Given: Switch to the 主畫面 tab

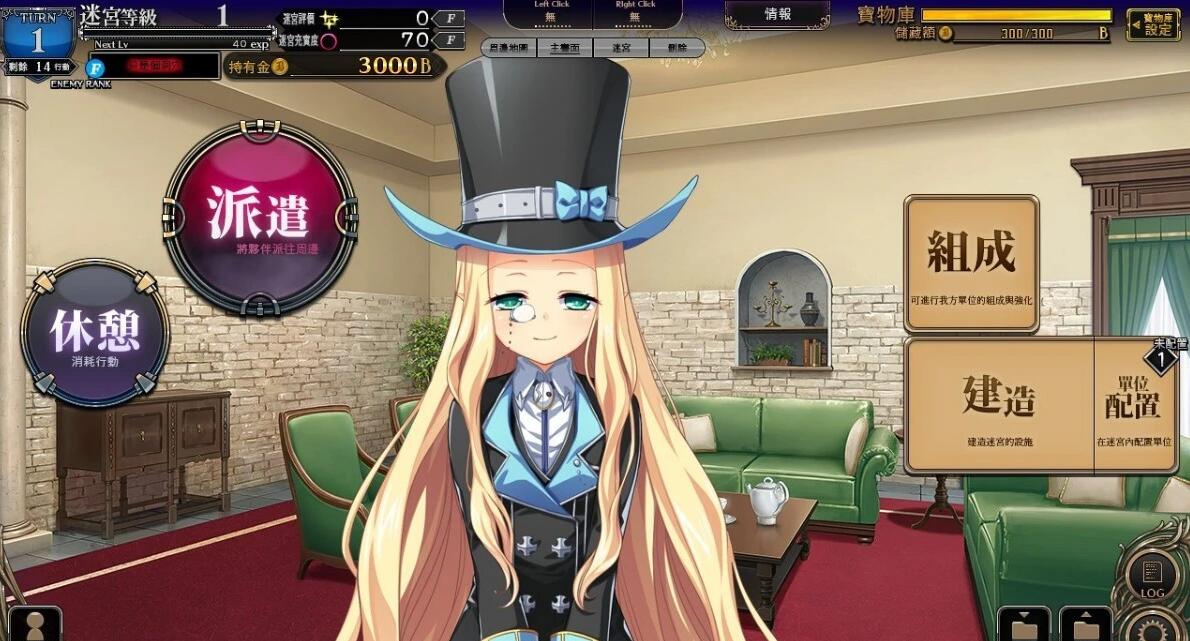Looking at the screenshot, I should coord(565,48).
